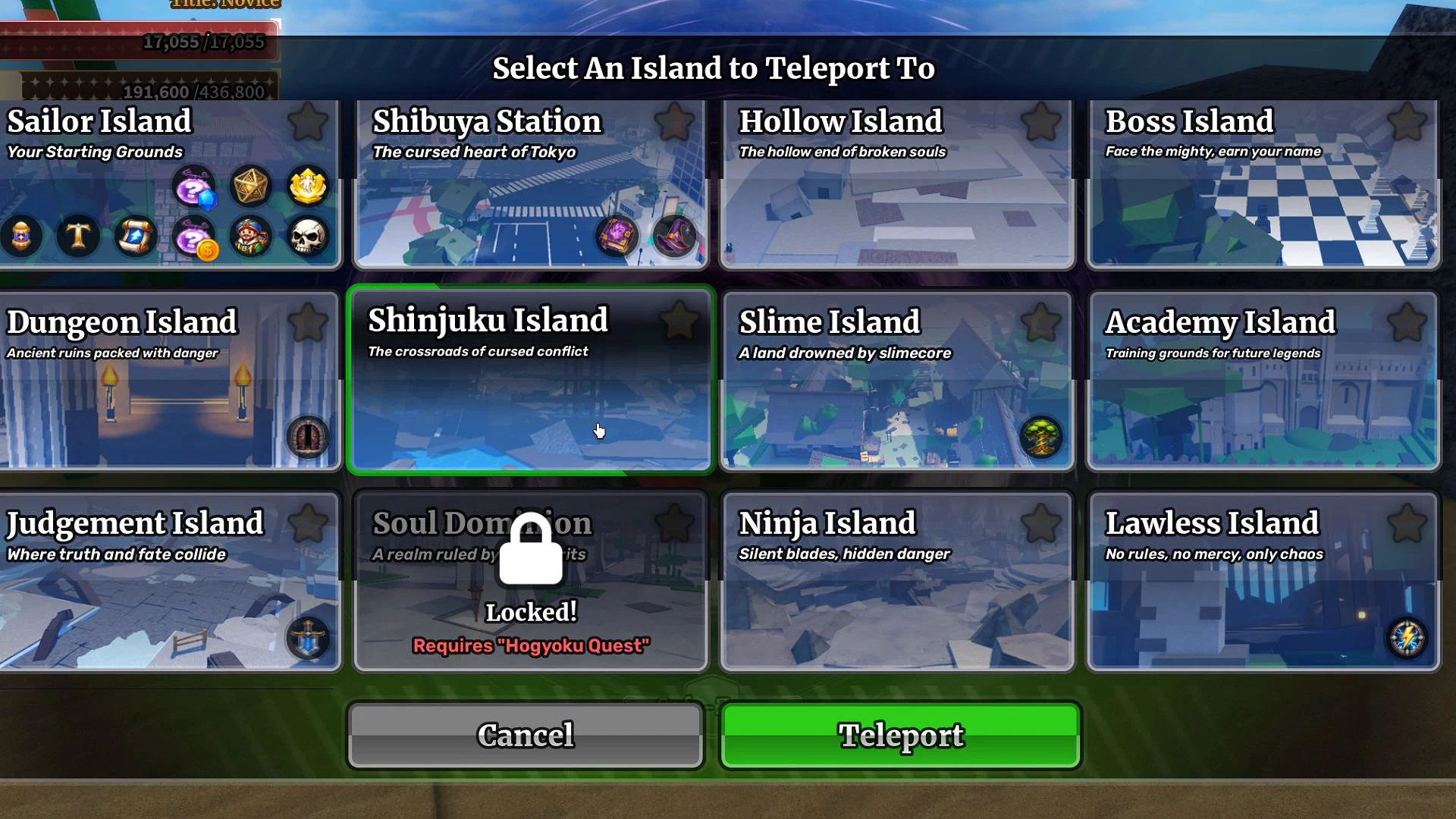Open the skull icon on Sailor Island
This screenshot has width=1456, height=819.
(x=309, y=237)
